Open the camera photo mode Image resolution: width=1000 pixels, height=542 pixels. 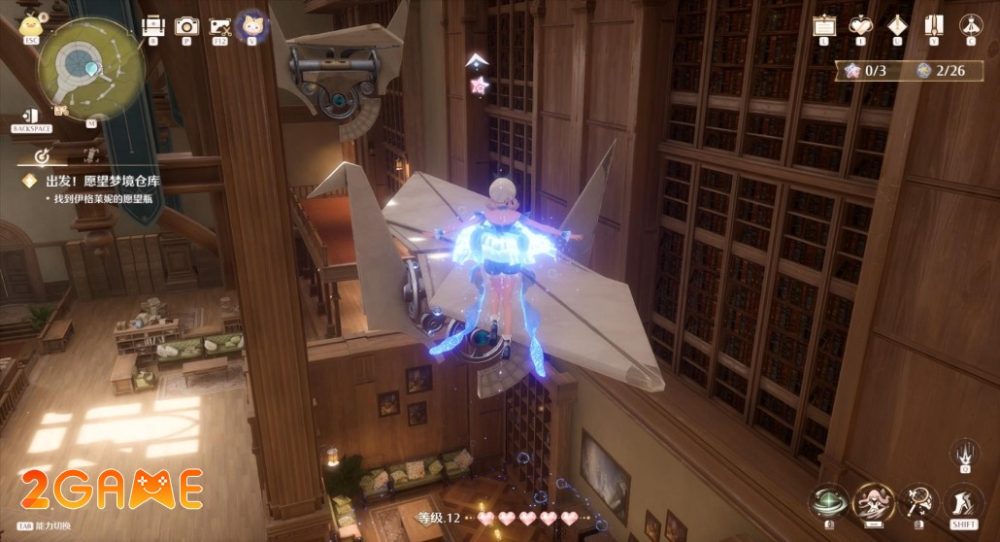tap(185, 26)
